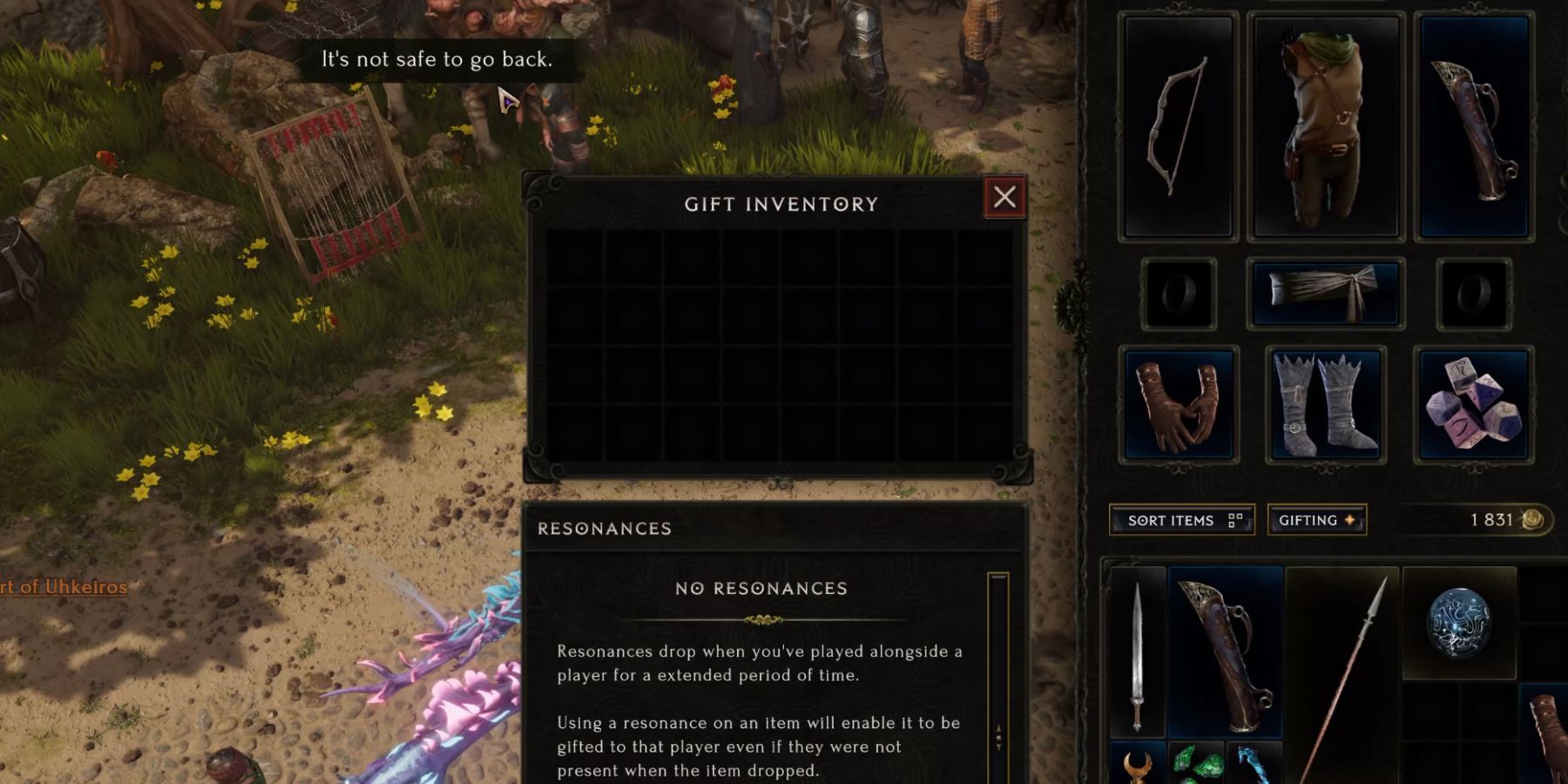Viewport: 1568px width, 784px height.
Task: Select the equipped leather gloves slot
Action: (1178, 404)
